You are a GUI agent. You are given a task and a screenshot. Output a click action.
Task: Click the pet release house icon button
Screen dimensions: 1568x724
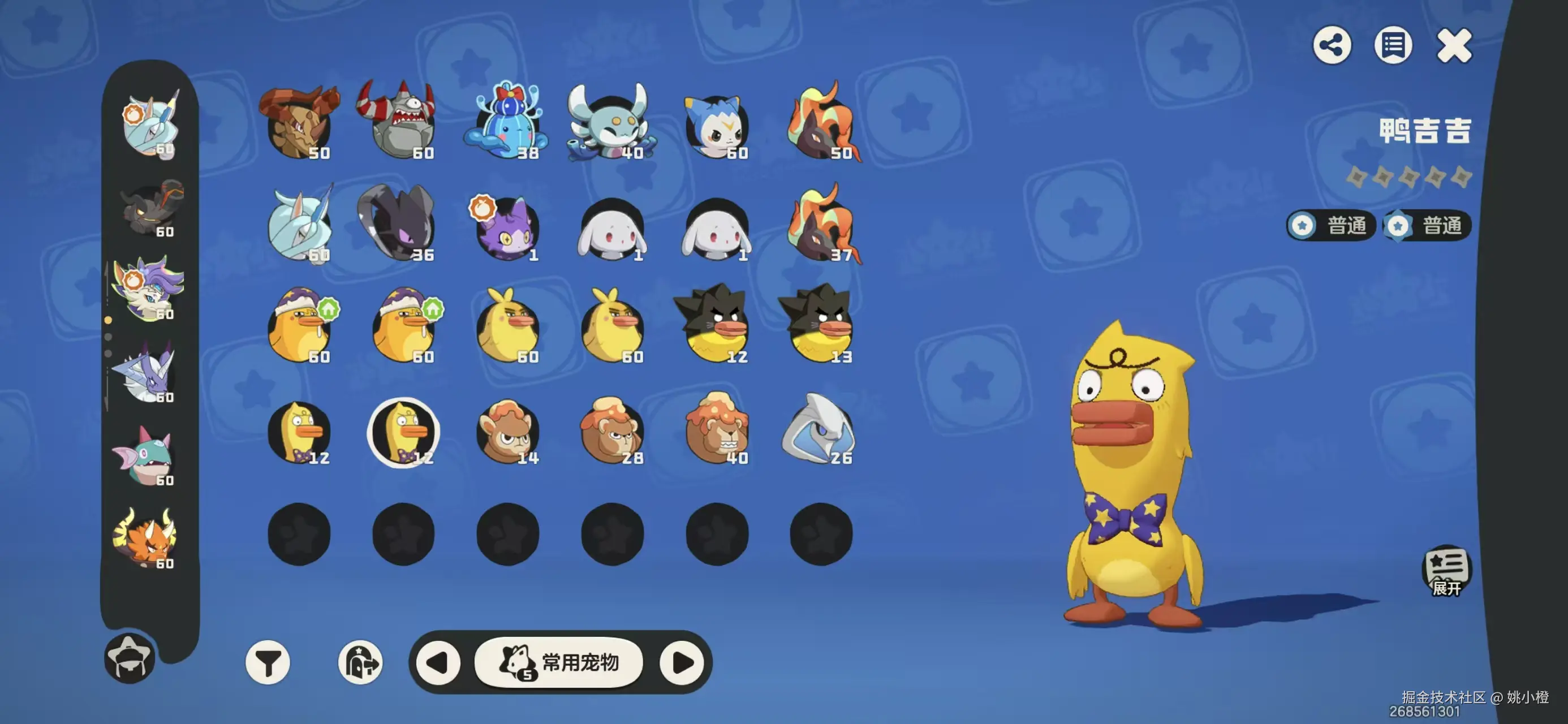(x=360, y=662)
